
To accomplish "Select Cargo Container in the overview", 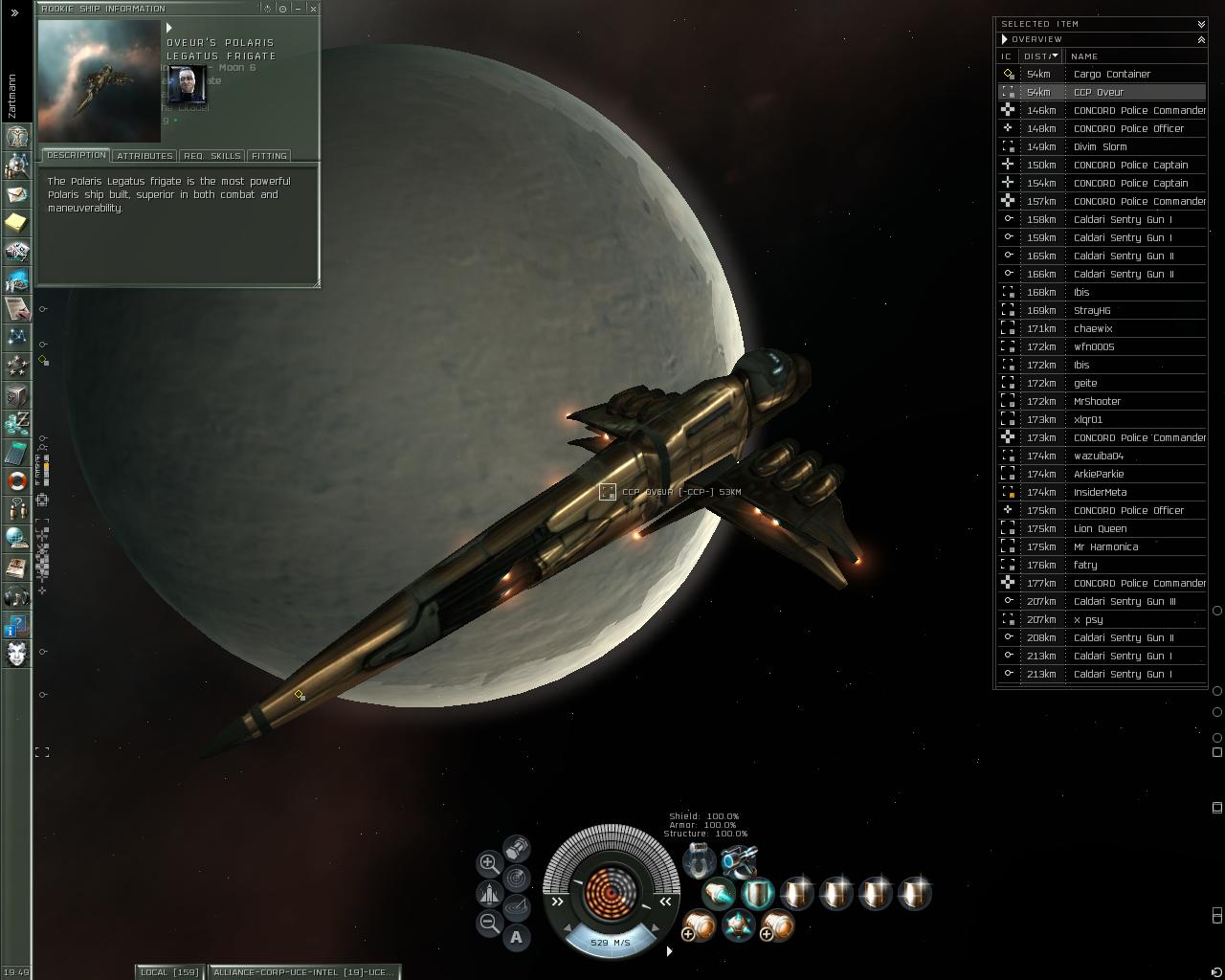I will [1112, 74].
